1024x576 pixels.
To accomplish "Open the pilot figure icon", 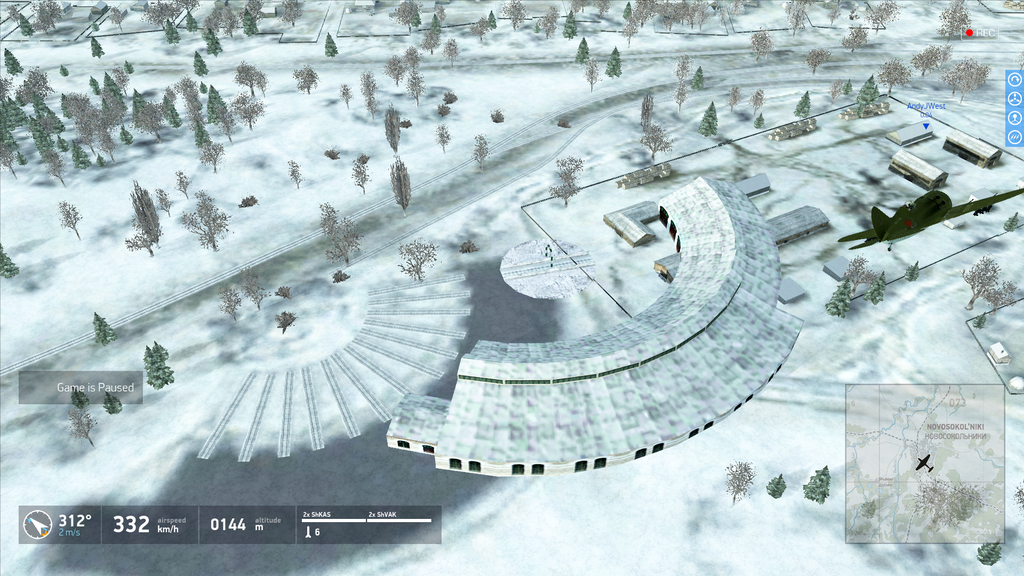I will point(1015,118).
